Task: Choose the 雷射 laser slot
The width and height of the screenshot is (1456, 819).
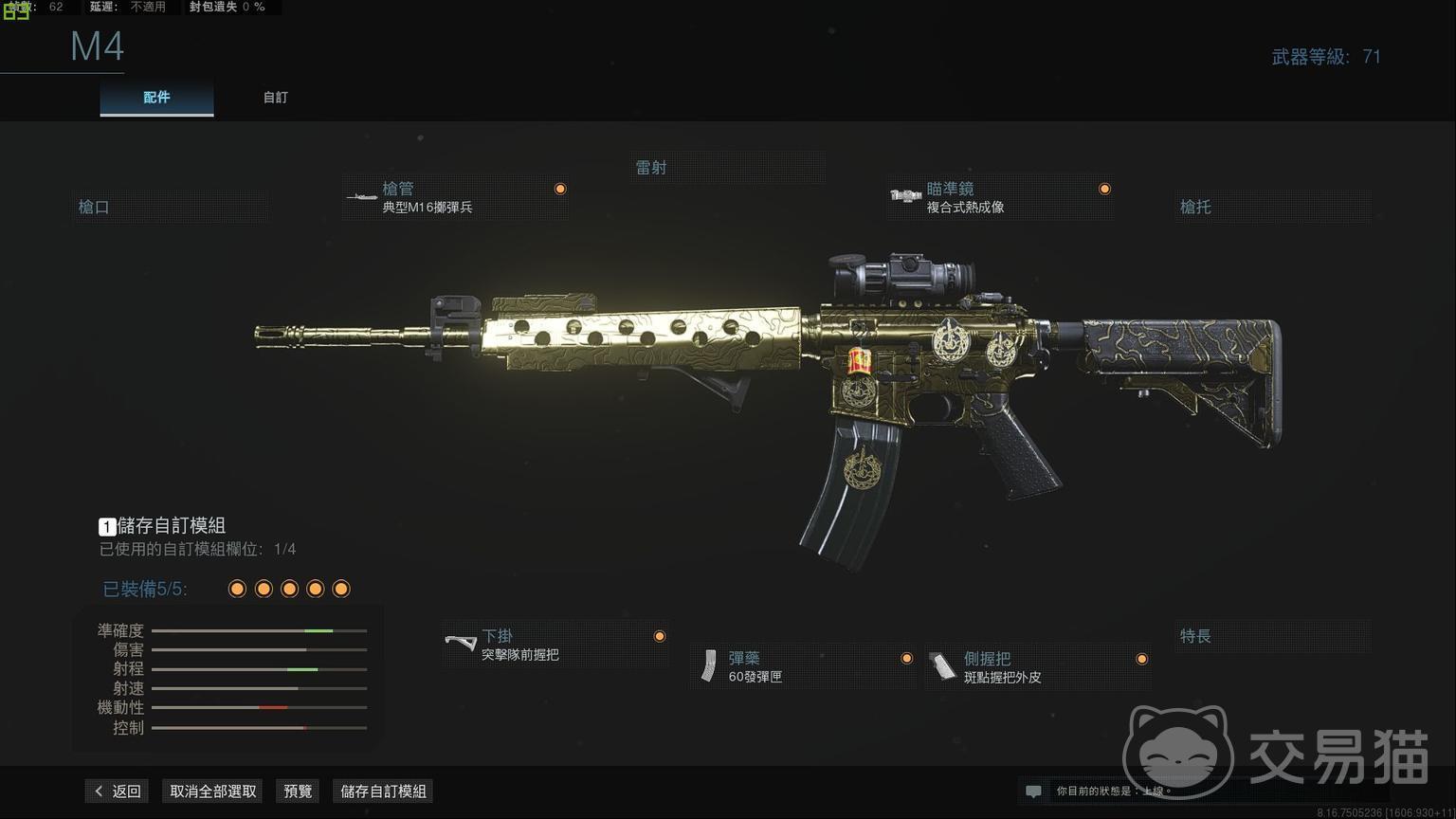Action: pyautogui.click(x=728, y=168)
